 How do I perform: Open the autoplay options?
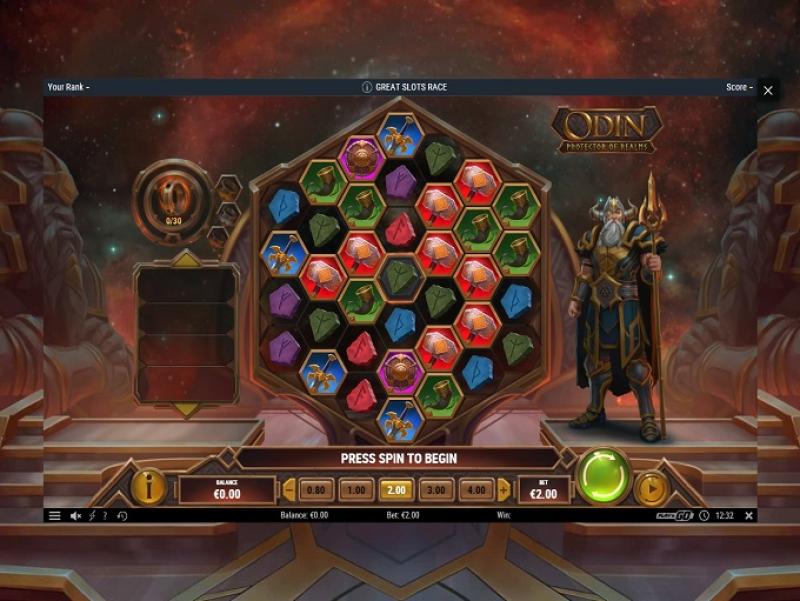651,489
